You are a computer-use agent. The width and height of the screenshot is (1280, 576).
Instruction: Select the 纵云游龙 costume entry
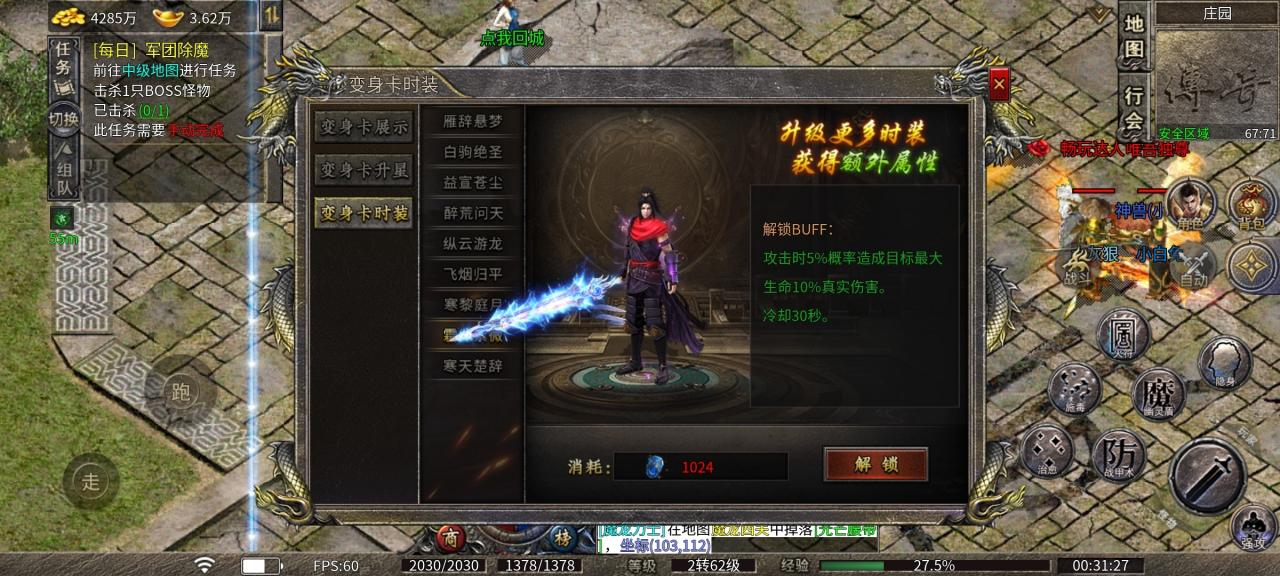pos(473,243)
